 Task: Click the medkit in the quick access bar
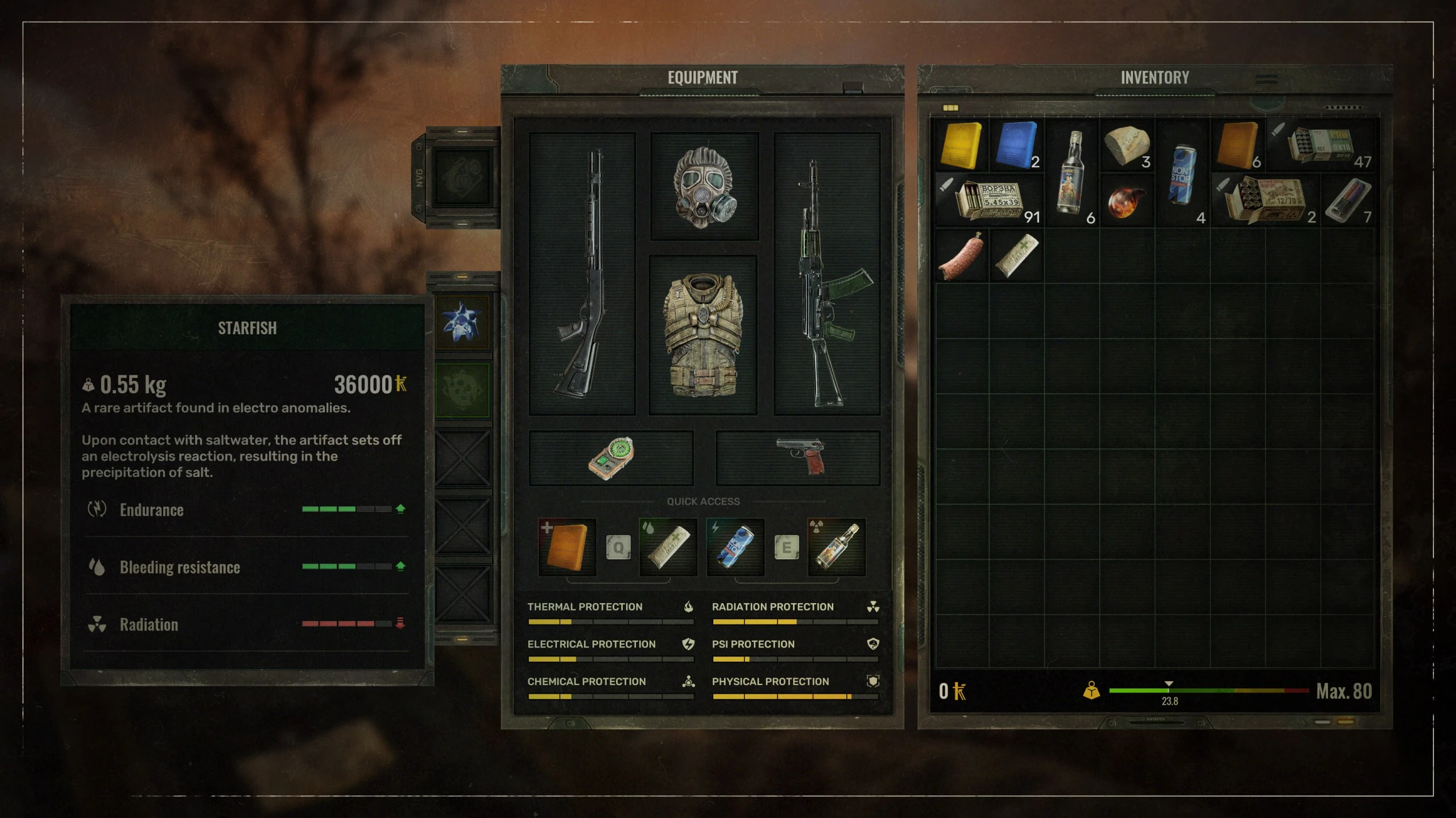tap(566, 546)
